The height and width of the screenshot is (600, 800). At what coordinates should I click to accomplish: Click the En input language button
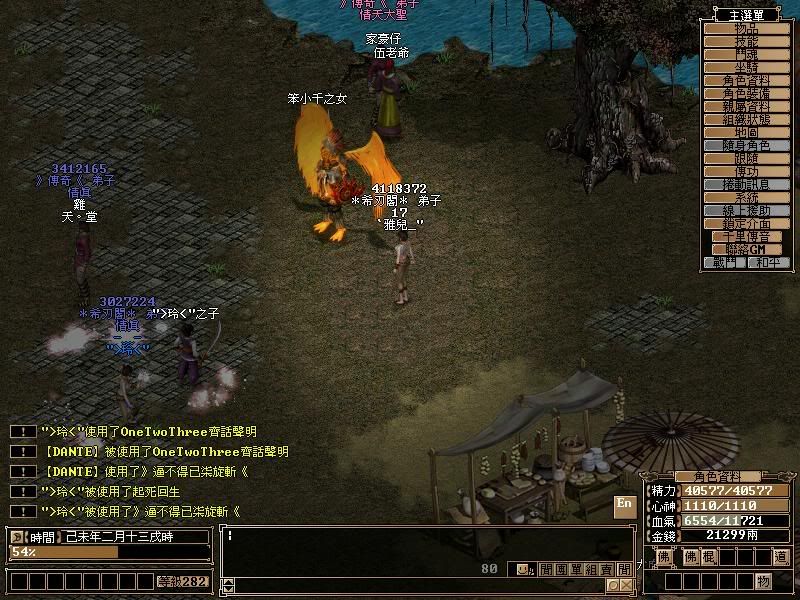click(x=624, y=504)
